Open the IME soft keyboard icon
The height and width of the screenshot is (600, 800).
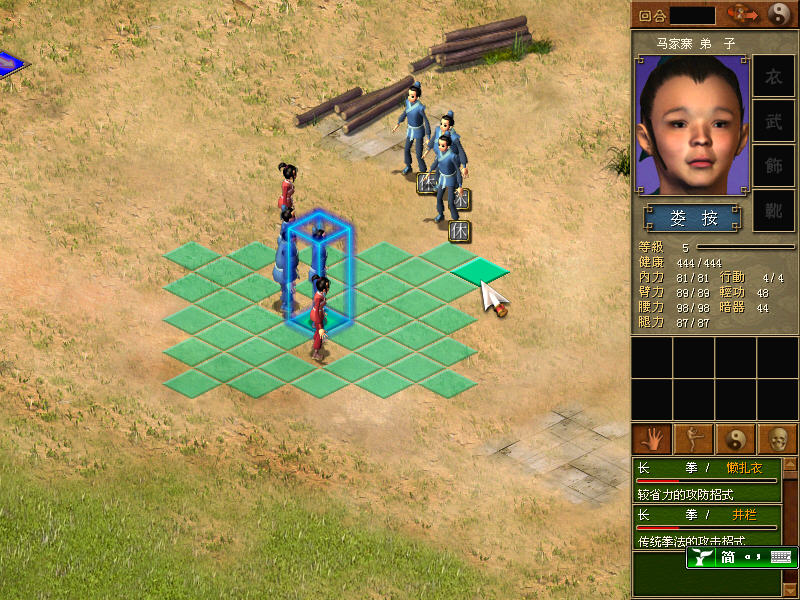[x=781, y=558]
